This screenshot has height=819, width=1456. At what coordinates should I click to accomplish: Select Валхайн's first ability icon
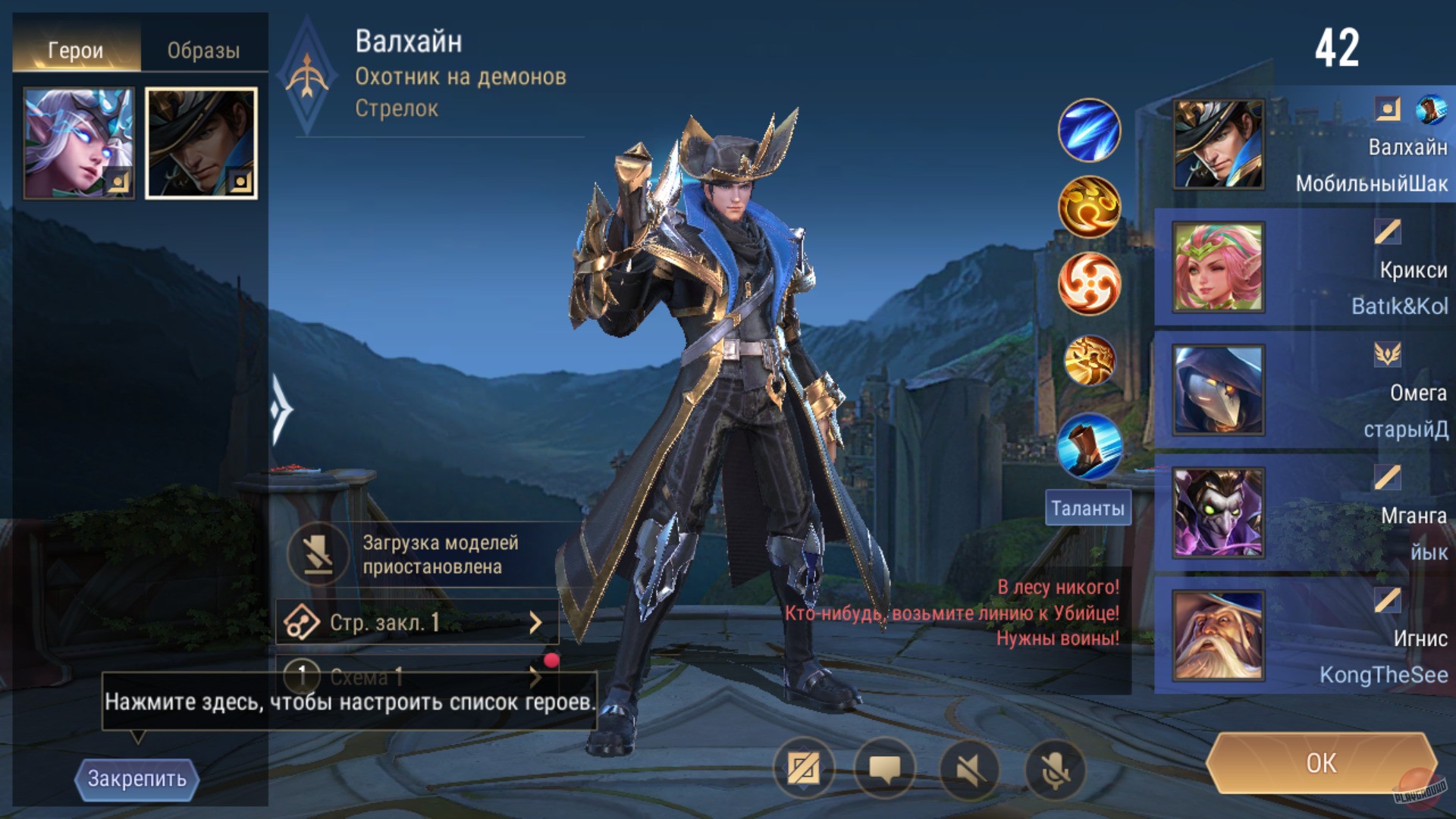pos(1088,130)
